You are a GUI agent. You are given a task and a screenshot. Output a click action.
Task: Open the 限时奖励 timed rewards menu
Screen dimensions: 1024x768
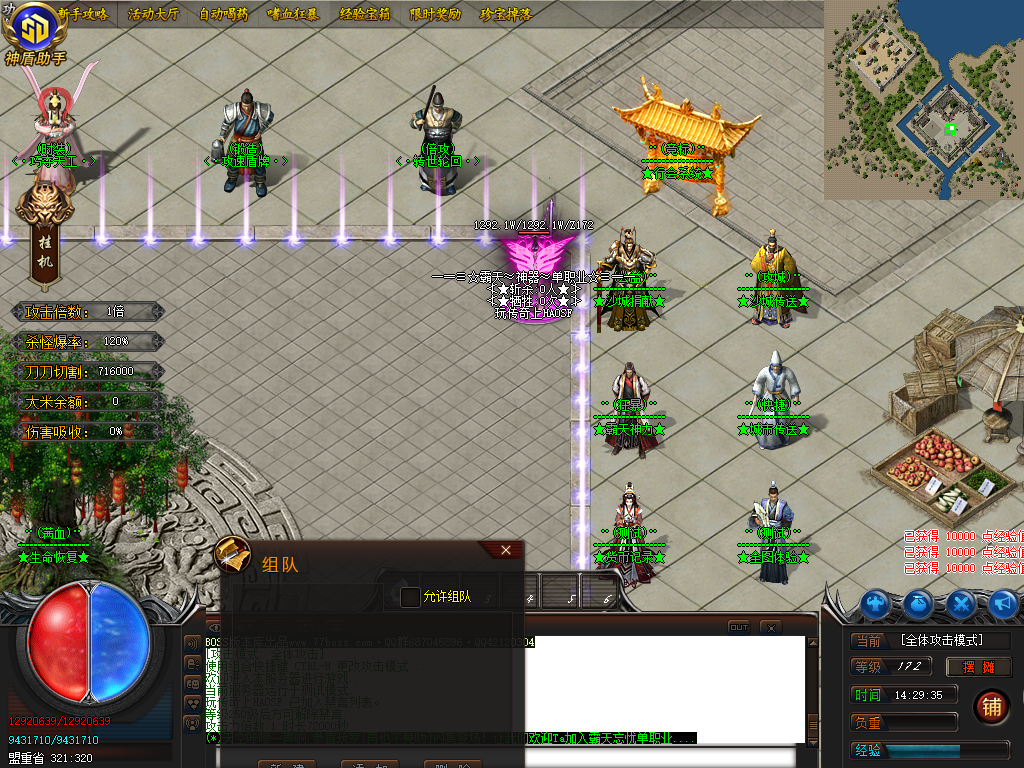[435, 14]
